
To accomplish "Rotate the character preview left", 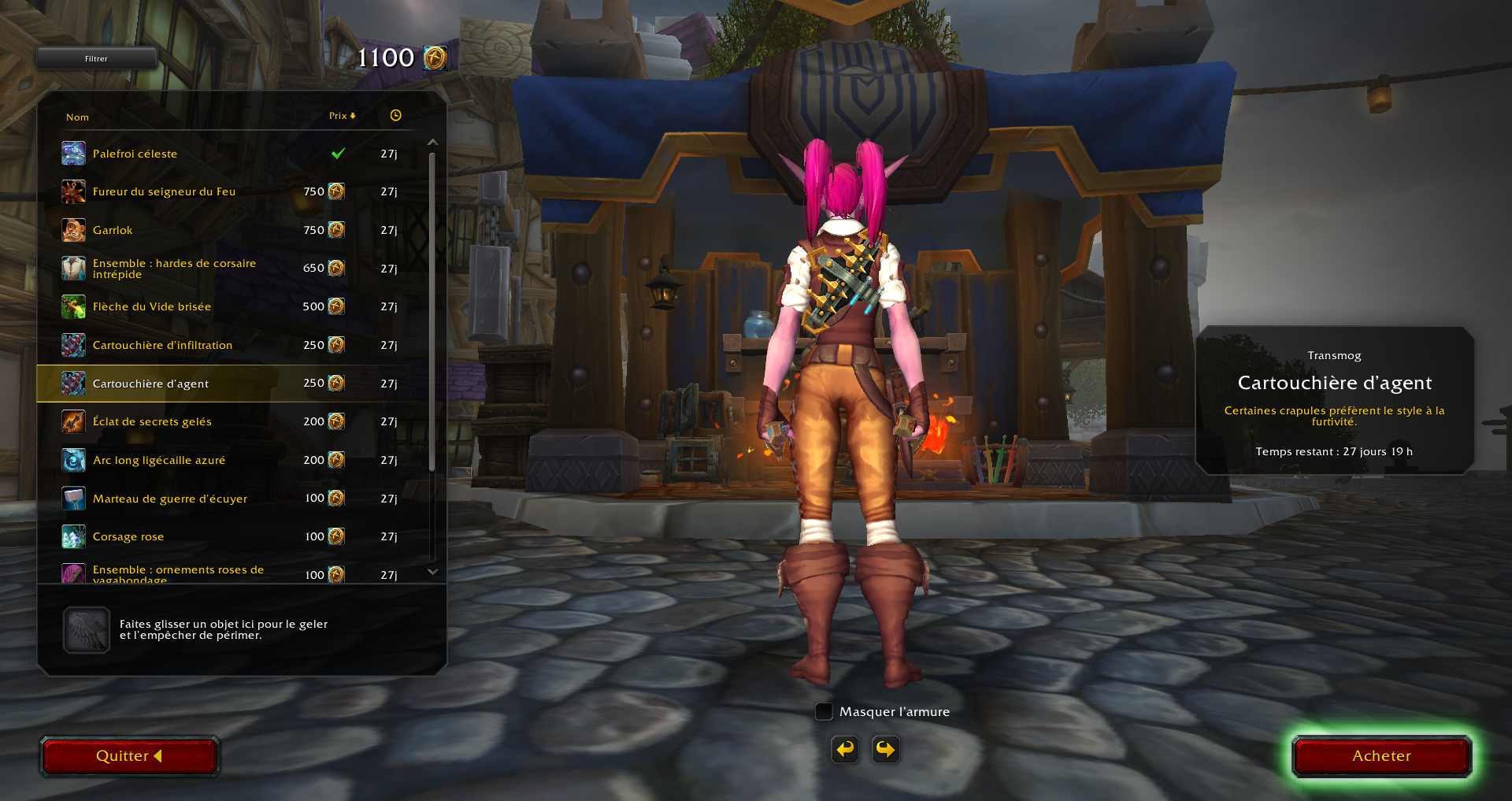I will 845,749.
